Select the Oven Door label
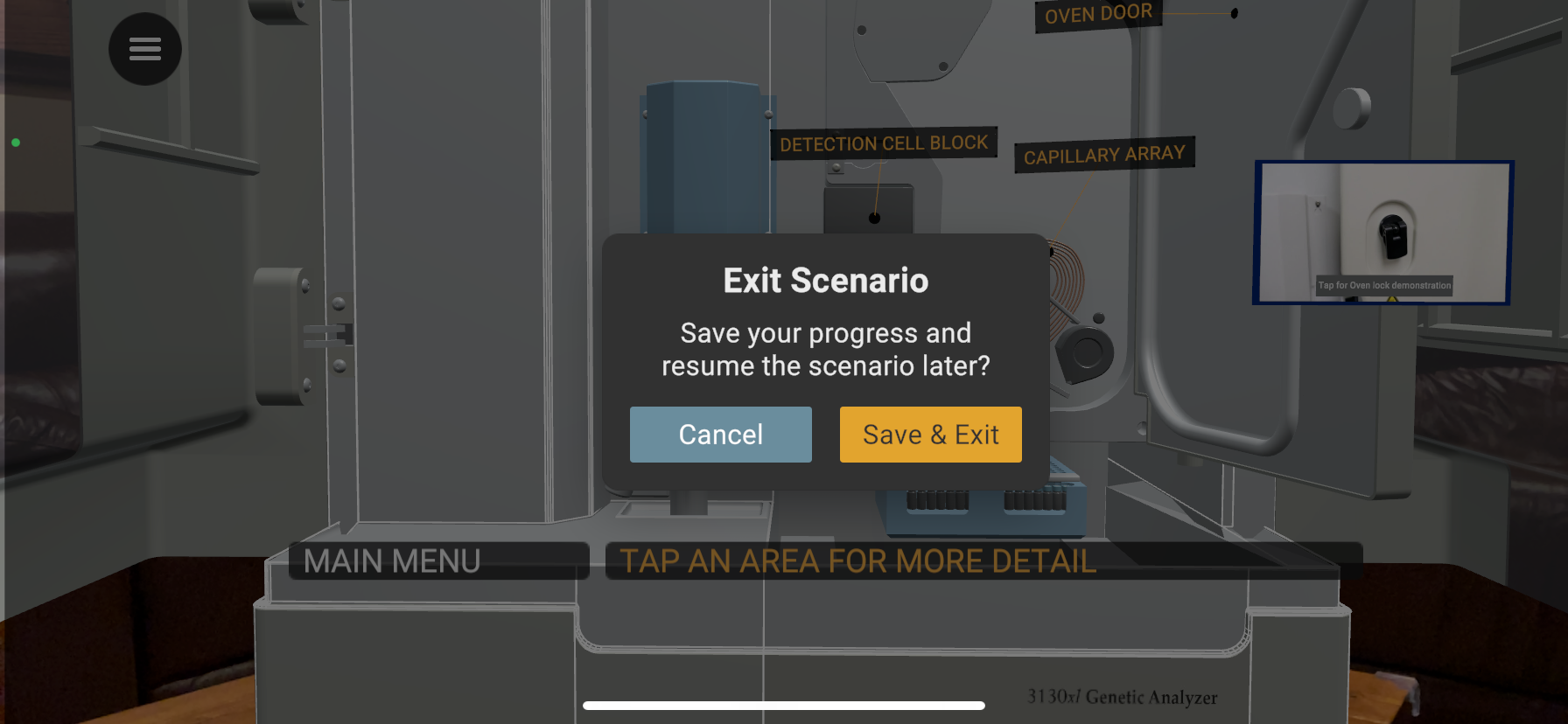1568x724 pixels. pos(1098,15)
